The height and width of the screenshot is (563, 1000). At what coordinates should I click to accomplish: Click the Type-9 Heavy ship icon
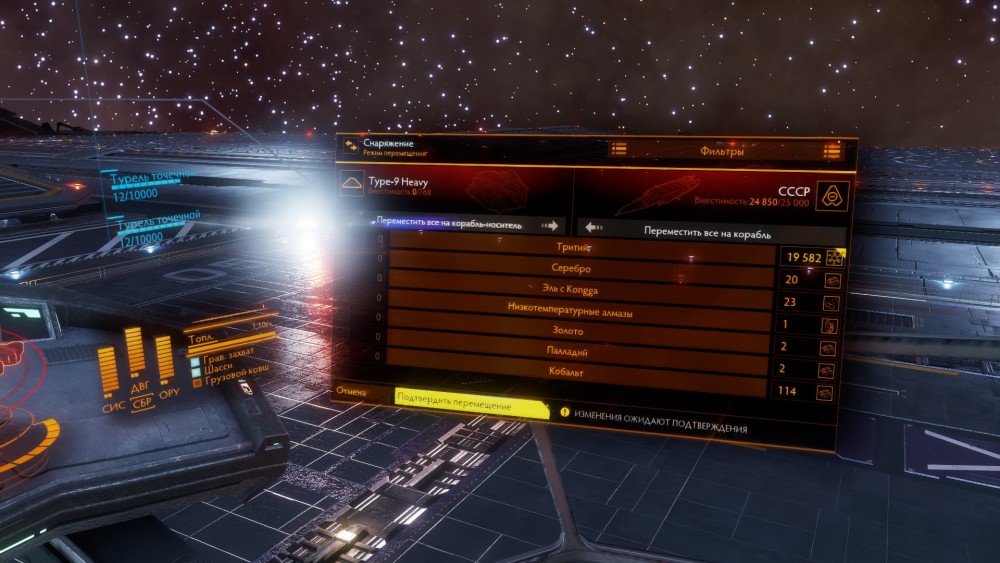click(351, 183)
